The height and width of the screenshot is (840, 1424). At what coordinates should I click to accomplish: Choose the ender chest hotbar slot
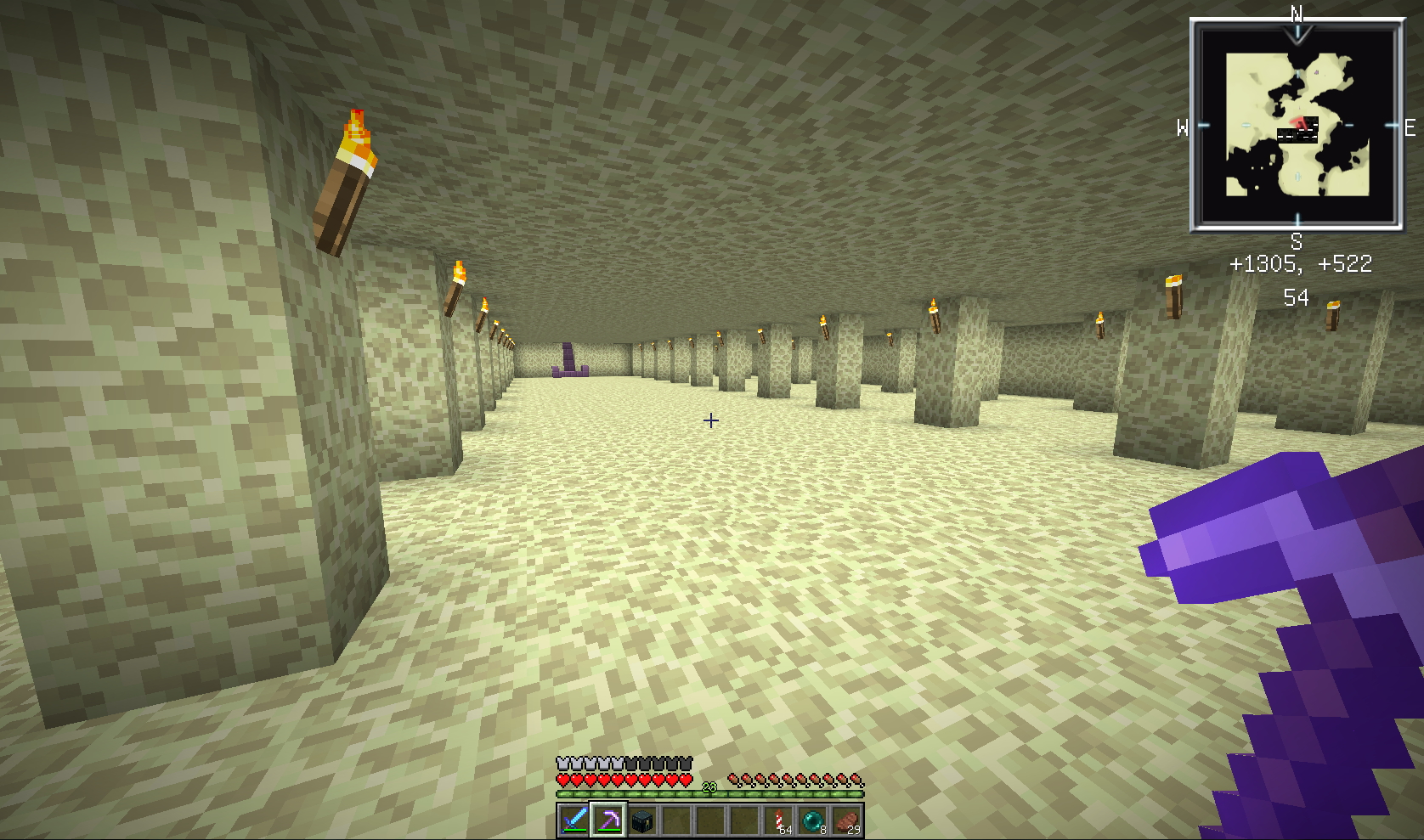pos(642,820)
